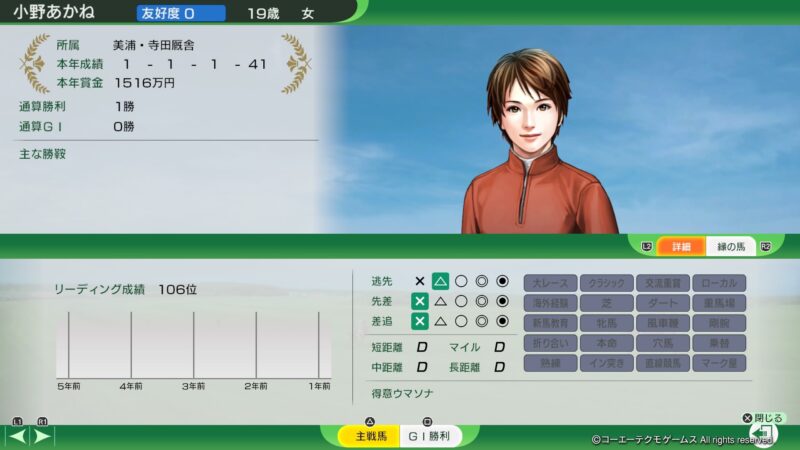Click the ダート trait tile

663,303
